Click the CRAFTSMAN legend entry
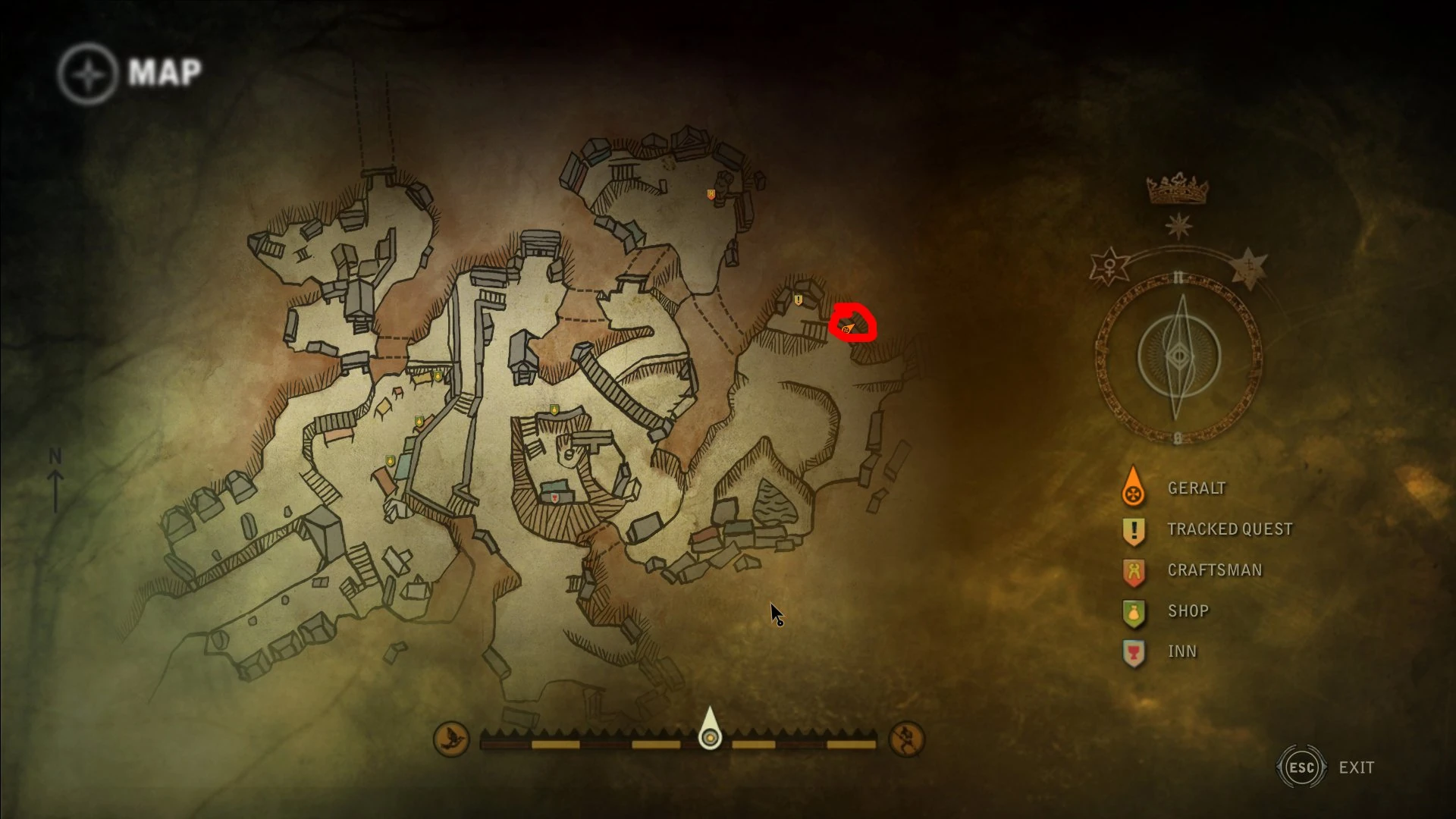The image size is (1456, 819). 1213,570
